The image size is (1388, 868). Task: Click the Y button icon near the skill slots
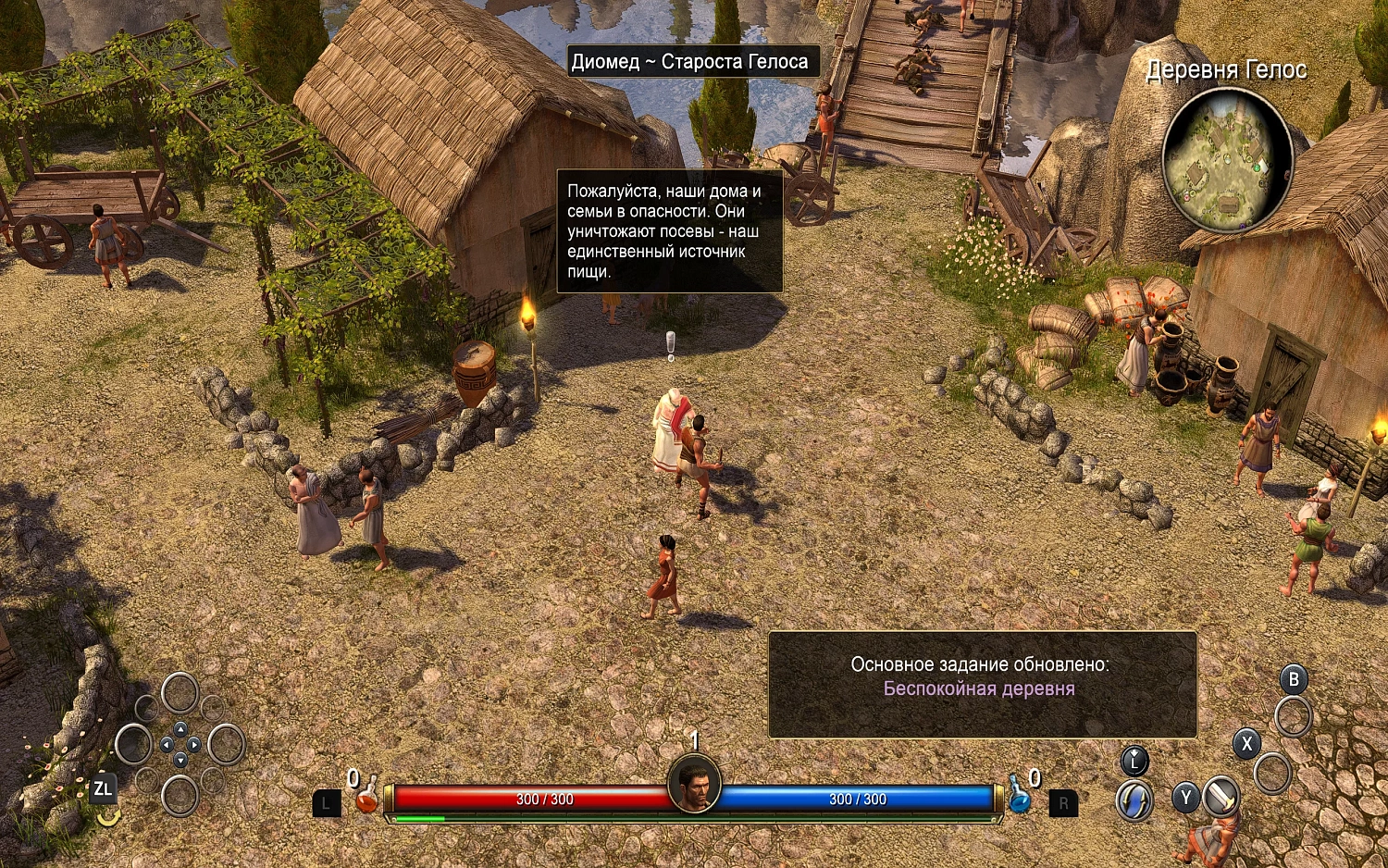click(1185, 798)
